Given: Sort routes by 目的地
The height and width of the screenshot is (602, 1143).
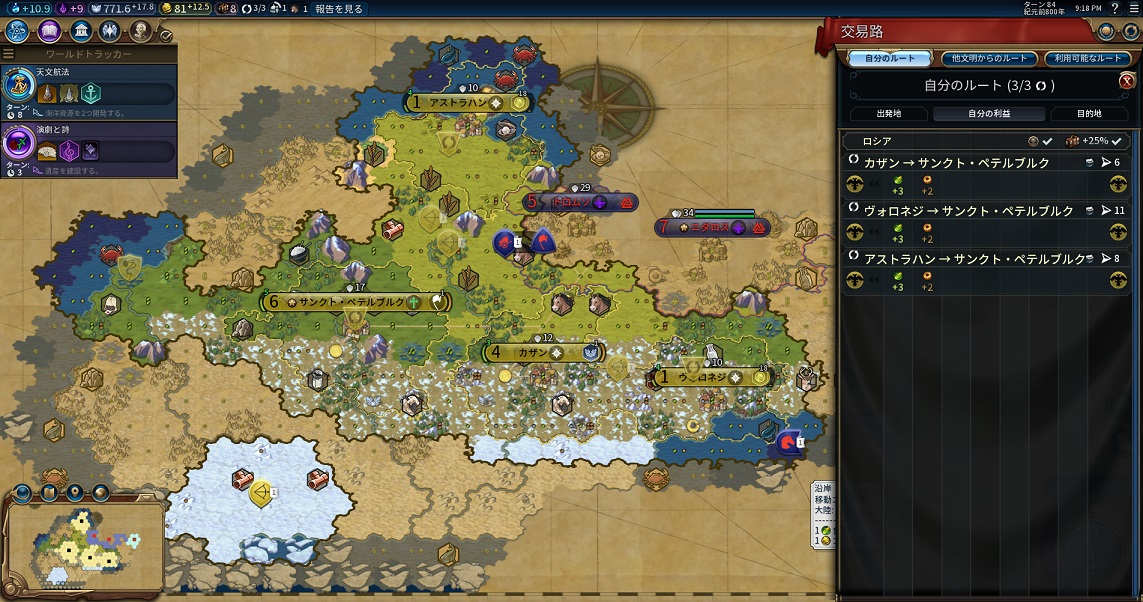Looking at the screenshot, I should pyautogui.click(x=1089, y=114).
